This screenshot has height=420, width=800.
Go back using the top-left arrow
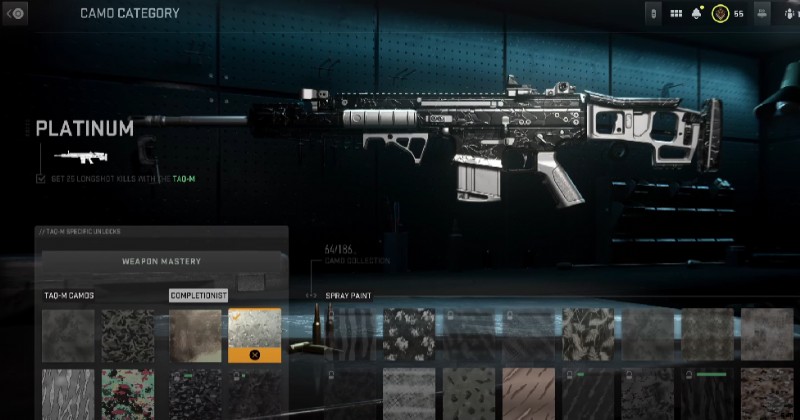(14, 14)
